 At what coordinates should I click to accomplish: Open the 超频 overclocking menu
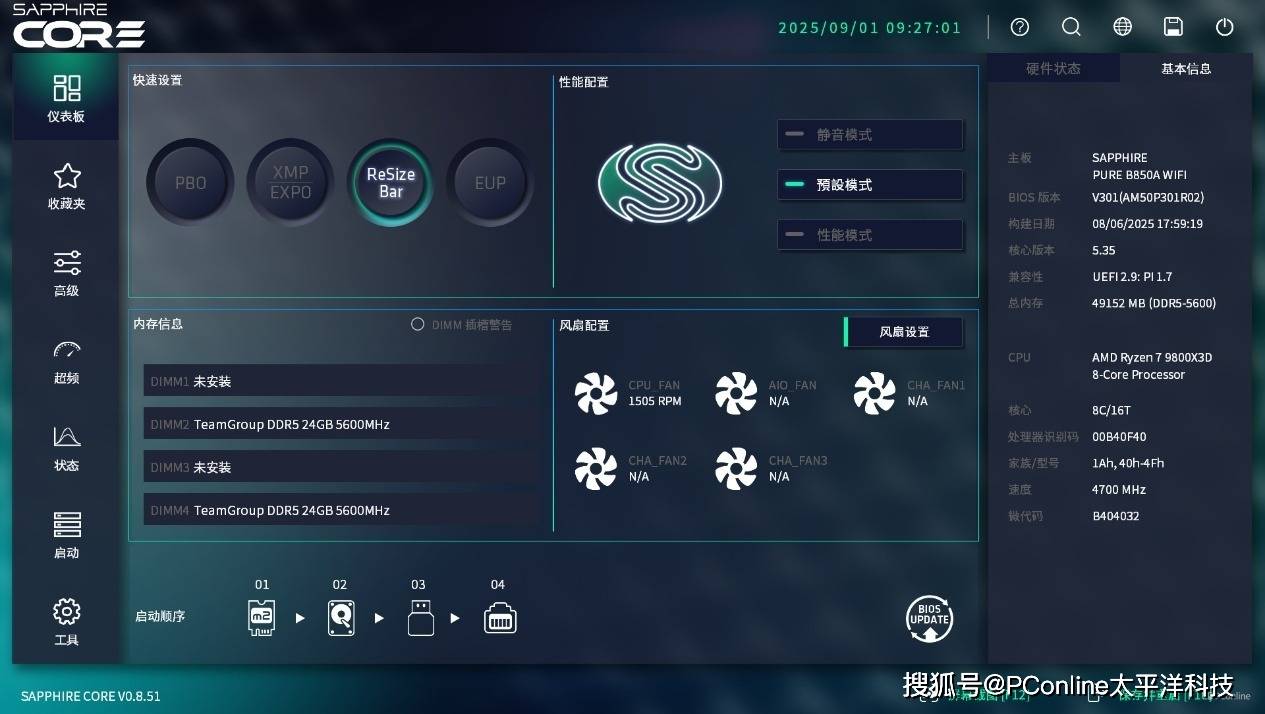[66, 361]
